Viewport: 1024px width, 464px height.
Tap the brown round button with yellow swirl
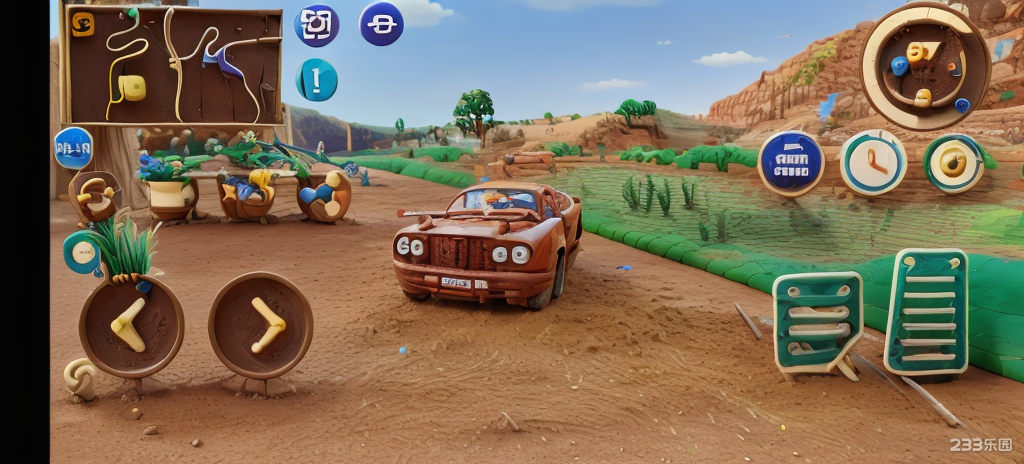pos(95,195)
